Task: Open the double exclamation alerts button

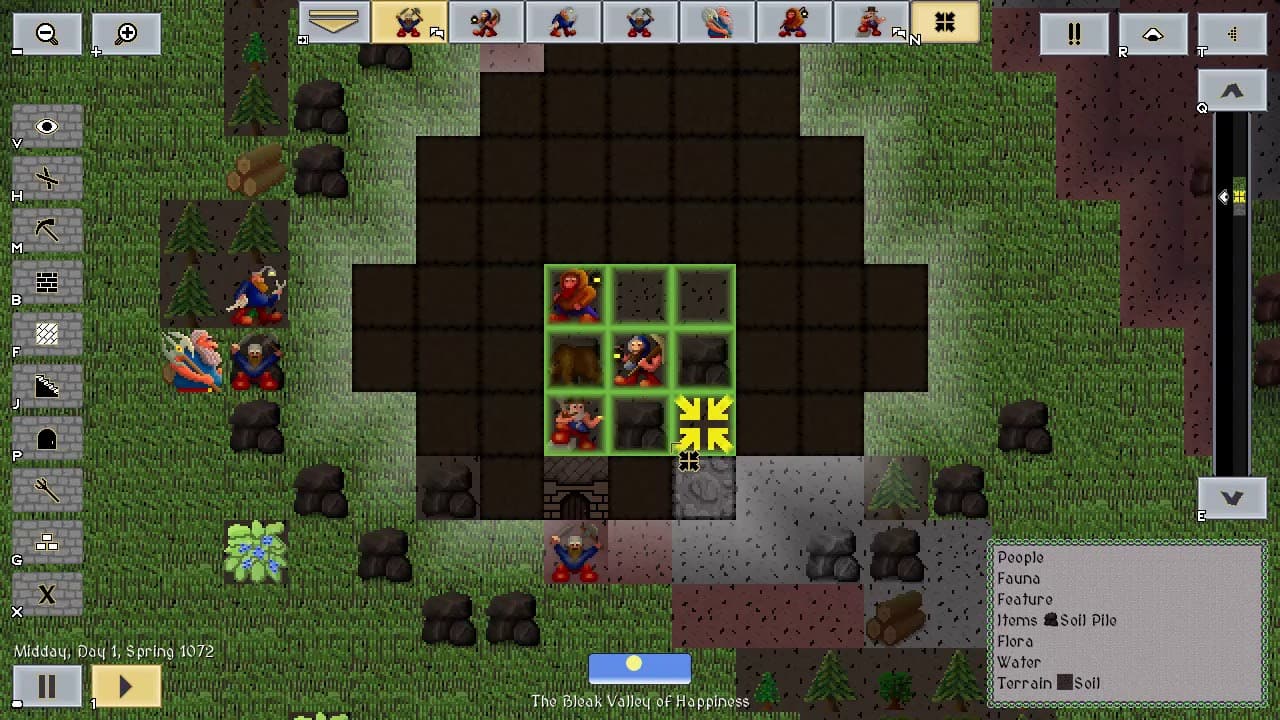Action: (x=1074, y=34)
